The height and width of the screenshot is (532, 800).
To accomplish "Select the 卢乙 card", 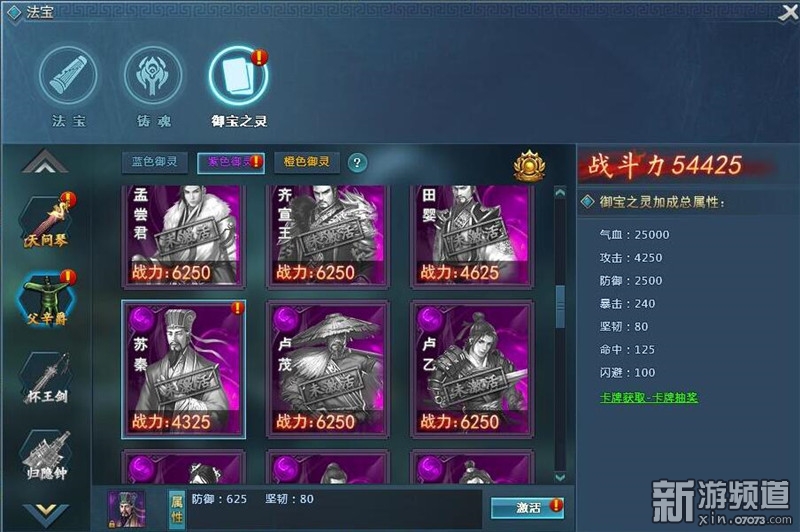I will [x=471, y=368].
